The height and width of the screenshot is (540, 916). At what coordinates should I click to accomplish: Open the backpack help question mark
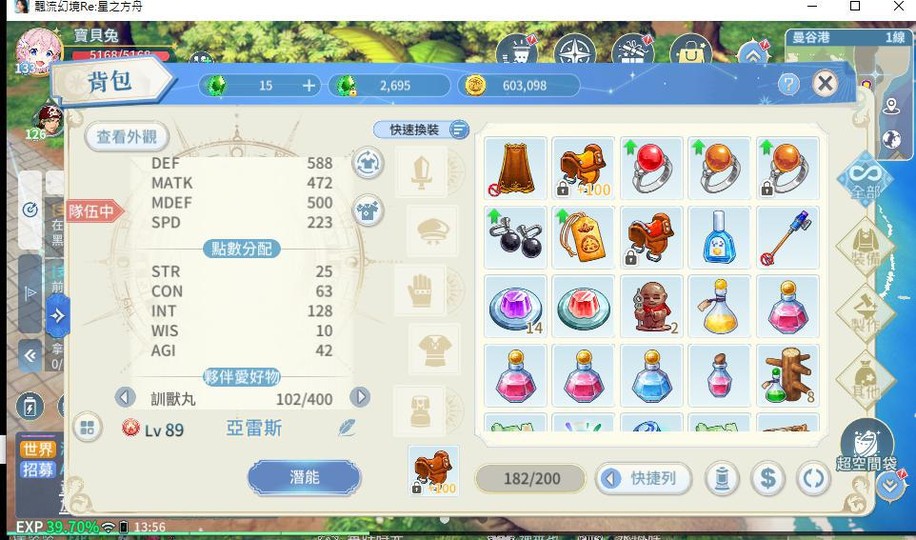click(789, 84)
